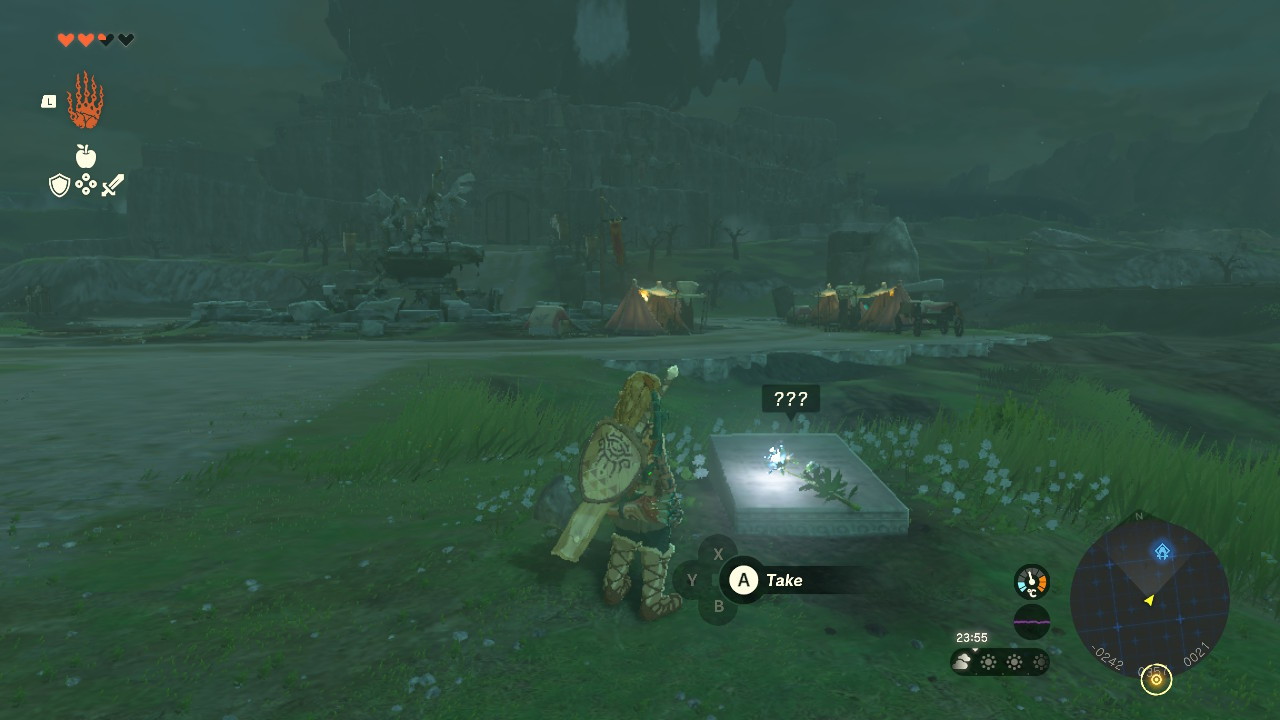
Task: Click the purple noise level indicator
Action: 1031,622
